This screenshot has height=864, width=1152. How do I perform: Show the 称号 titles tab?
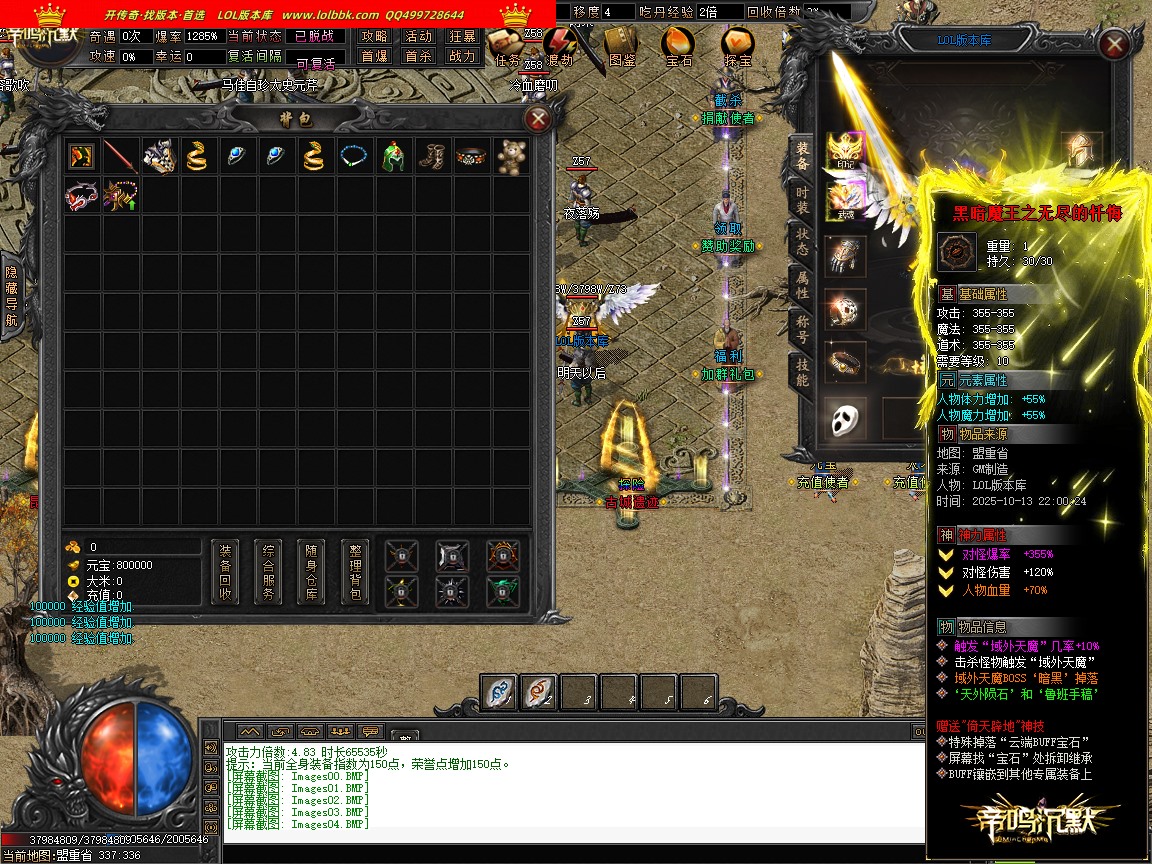[x=802, y=328]
